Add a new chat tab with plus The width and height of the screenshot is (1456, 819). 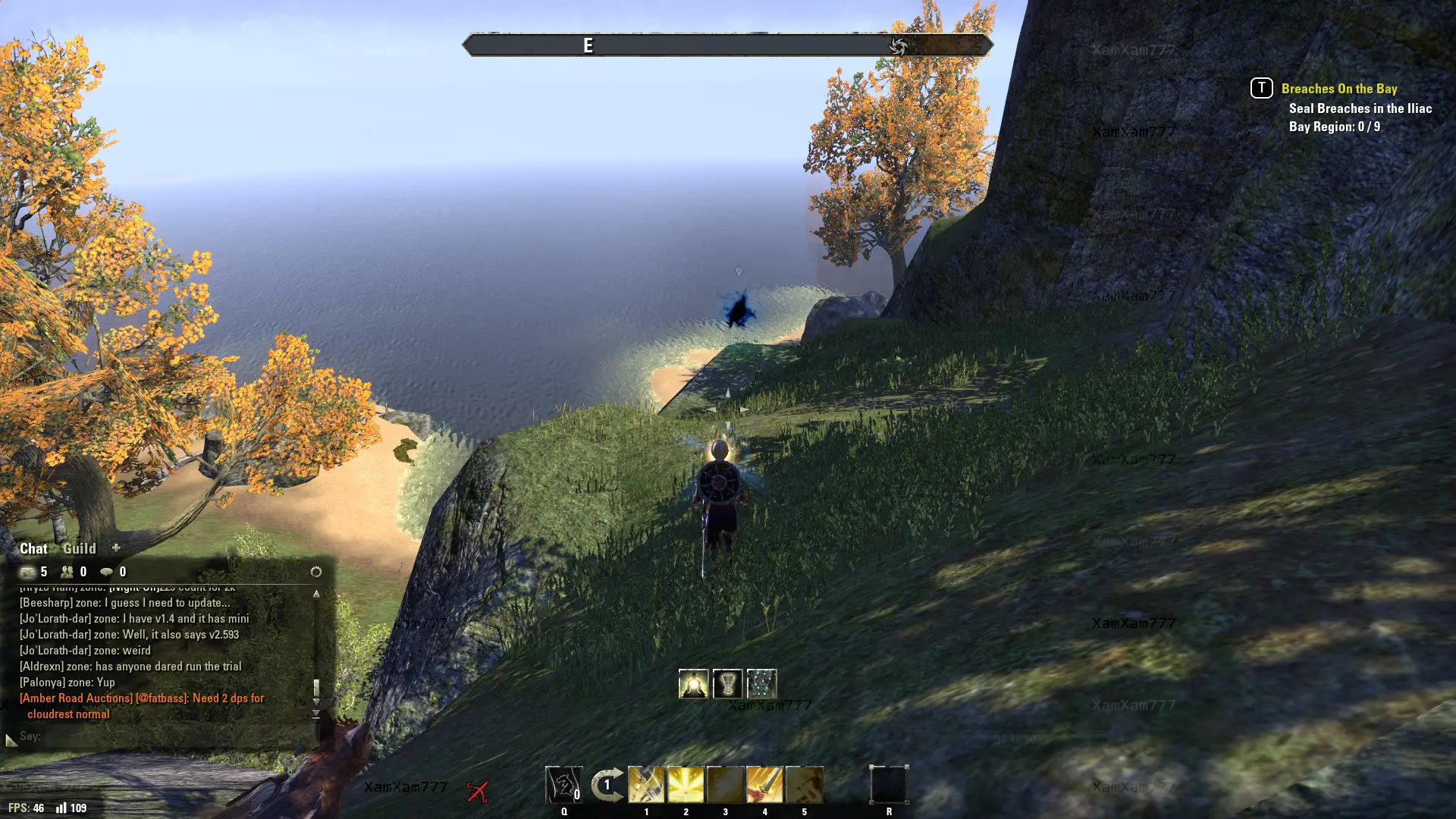tap(116, 548)
